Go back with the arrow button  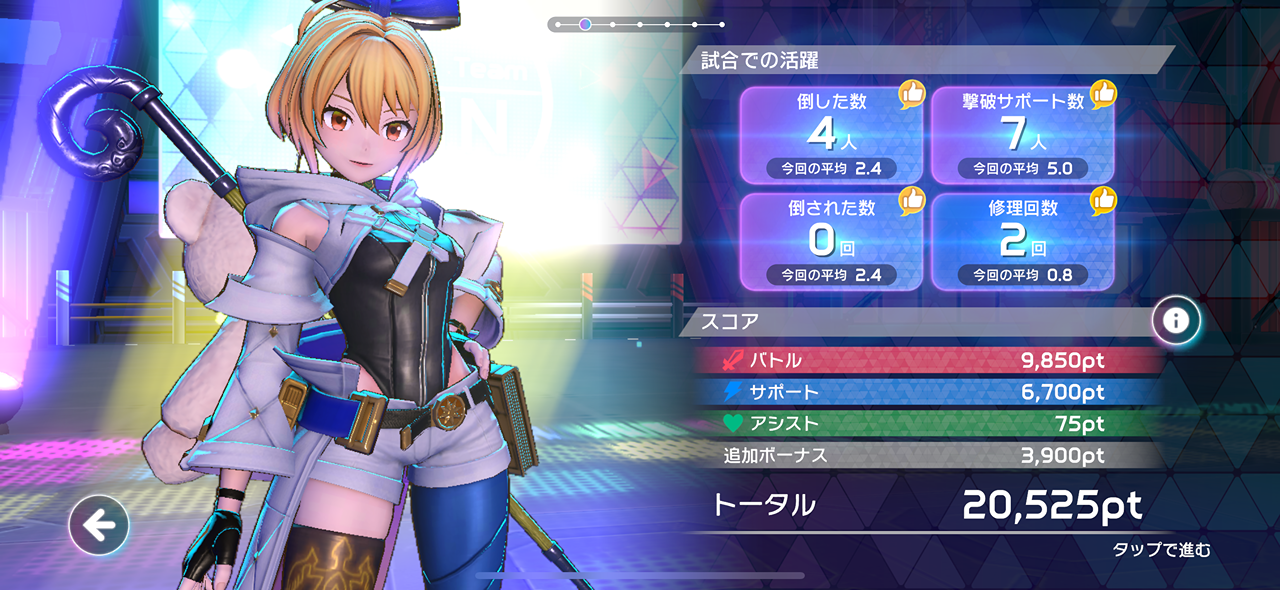pyautogui.click(x=99, y=524)
